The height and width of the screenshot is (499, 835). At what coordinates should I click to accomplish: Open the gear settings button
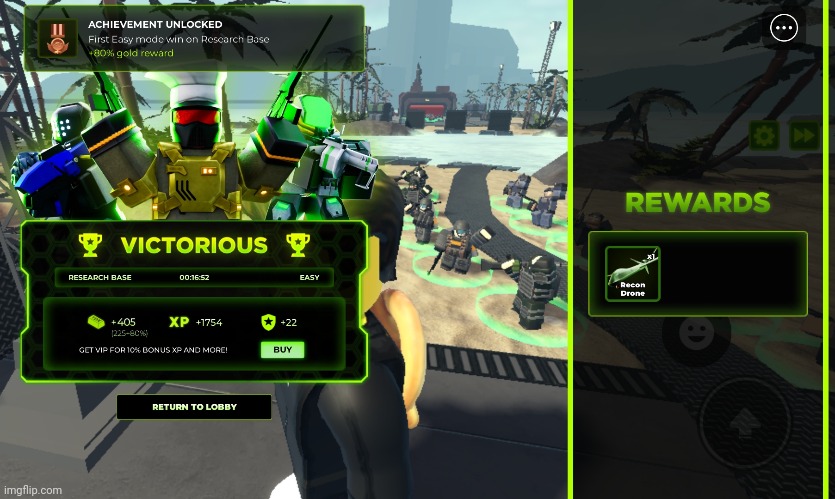[764, 136]
